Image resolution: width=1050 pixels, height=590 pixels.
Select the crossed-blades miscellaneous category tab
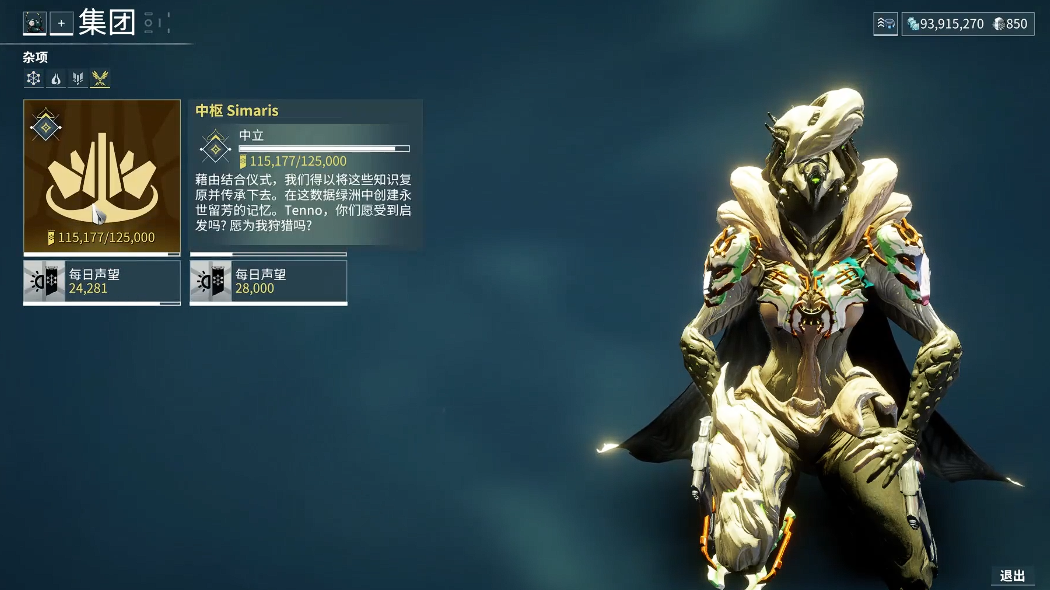click(x=100, y=78)
